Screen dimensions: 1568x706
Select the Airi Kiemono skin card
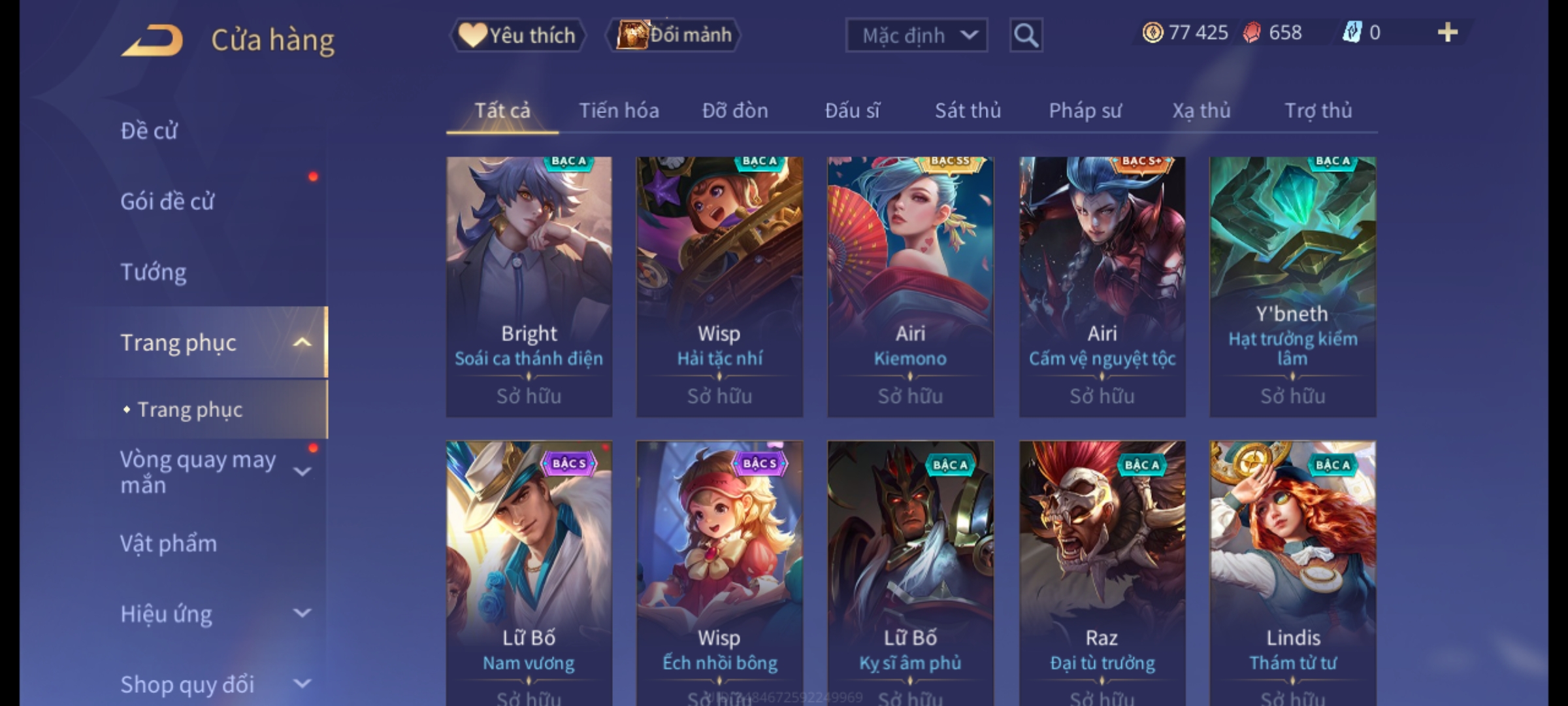[910, 286]
